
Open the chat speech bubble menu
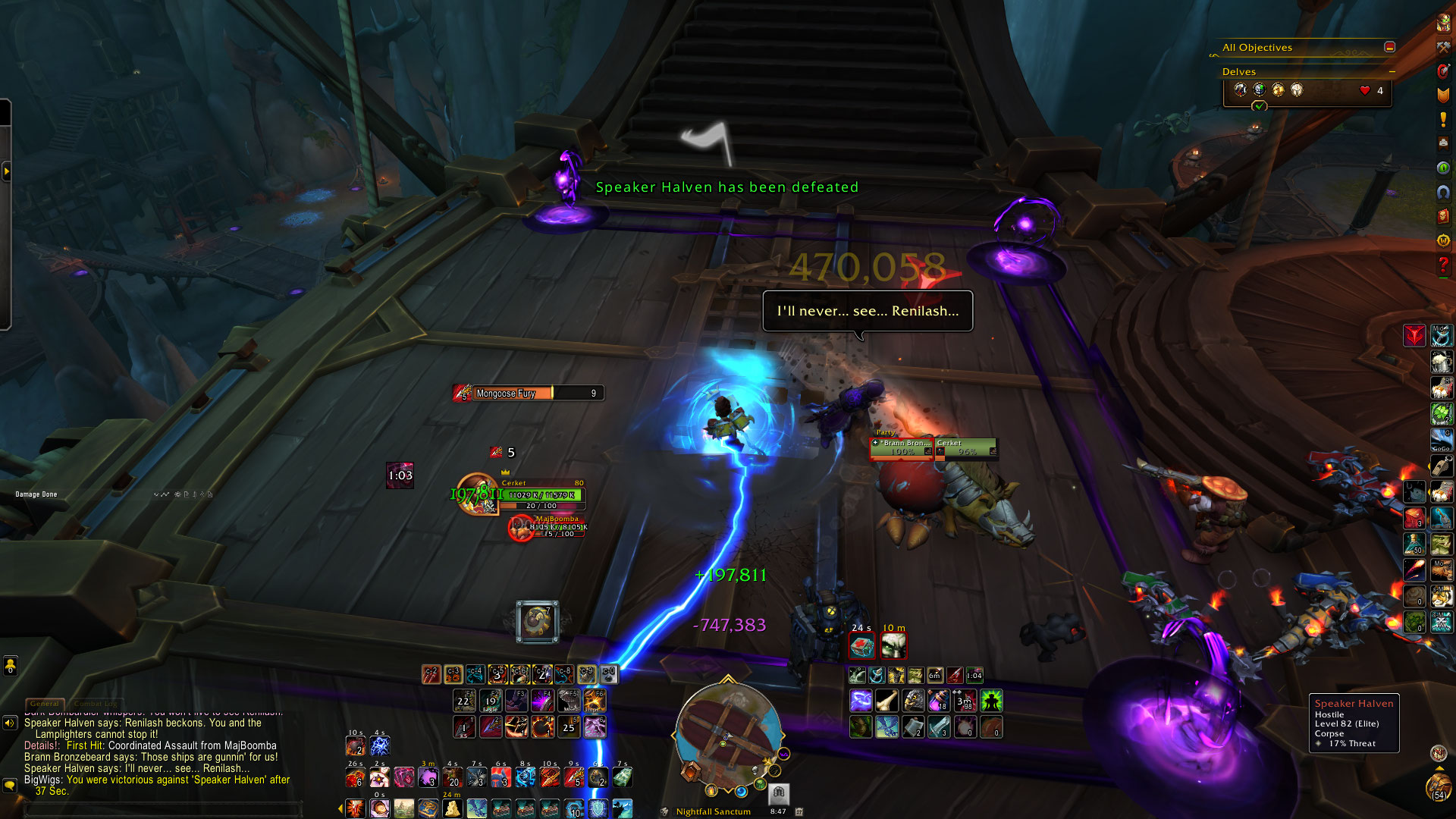pos(10,785)
